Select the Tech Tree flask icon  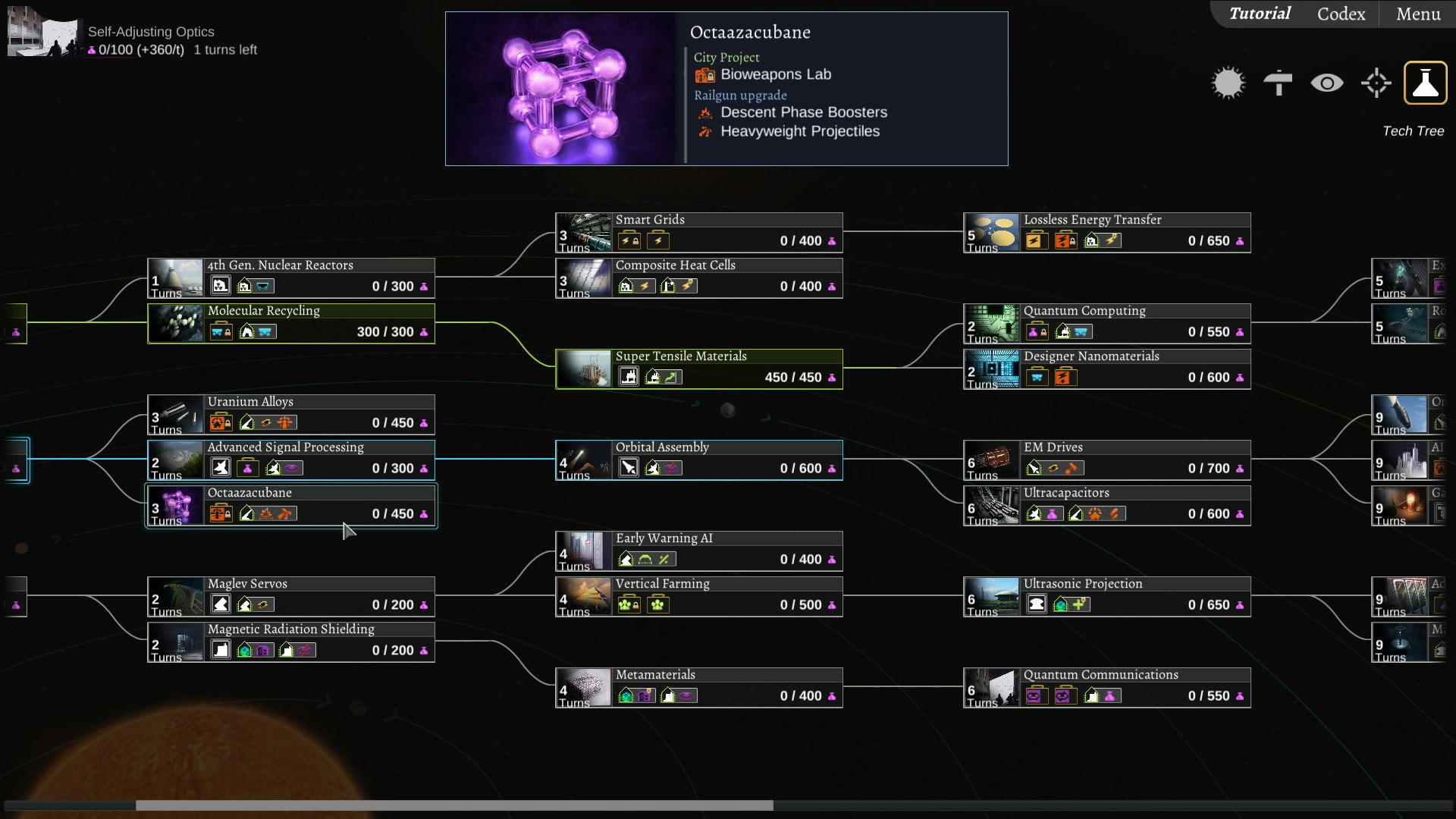pos(1425,83)
